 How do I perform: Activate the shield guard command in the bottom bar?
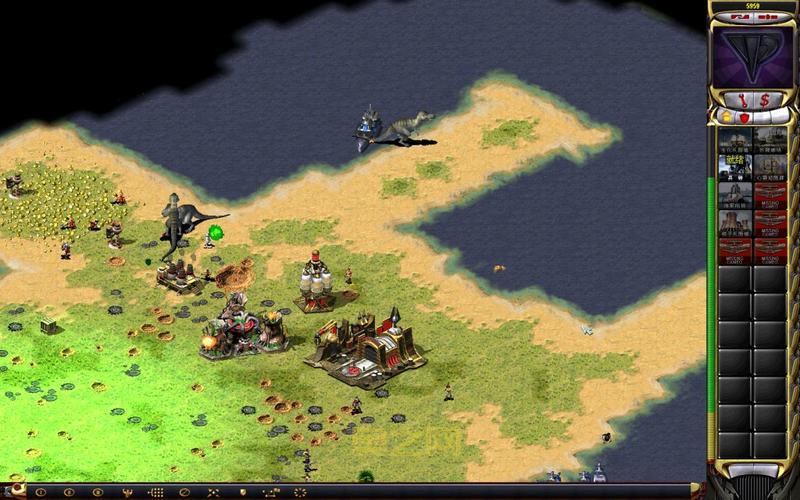point(242,492)
